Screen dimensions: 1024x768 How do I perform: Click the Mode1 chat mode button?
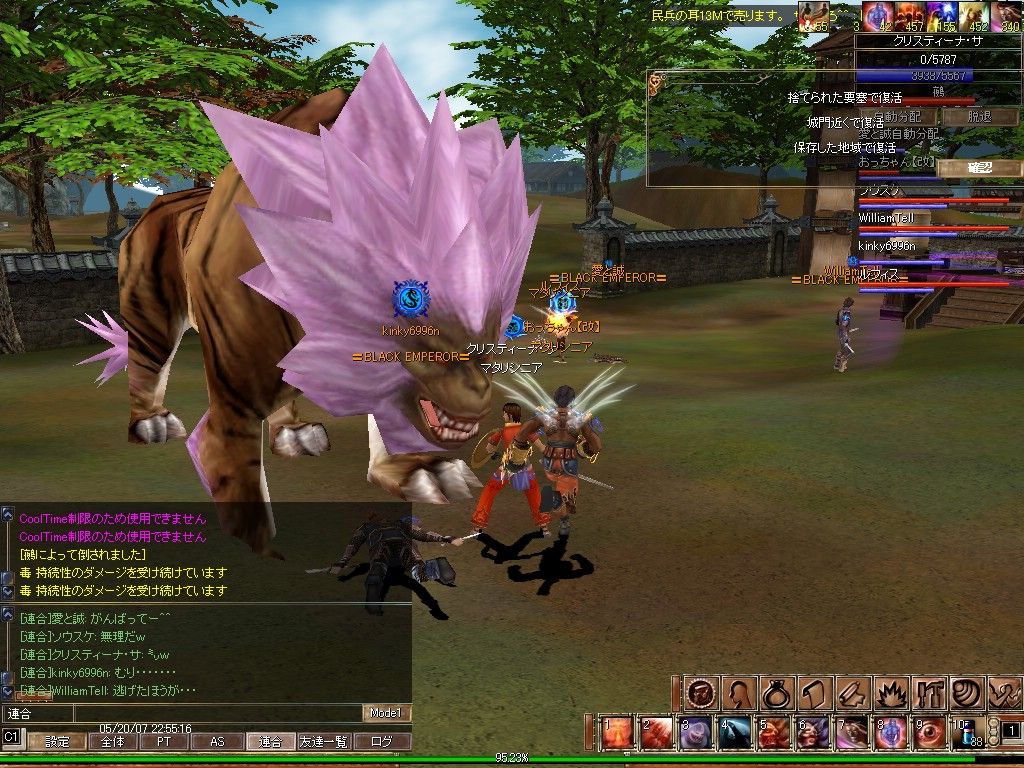pyautogui.click(x=385, y=714)
